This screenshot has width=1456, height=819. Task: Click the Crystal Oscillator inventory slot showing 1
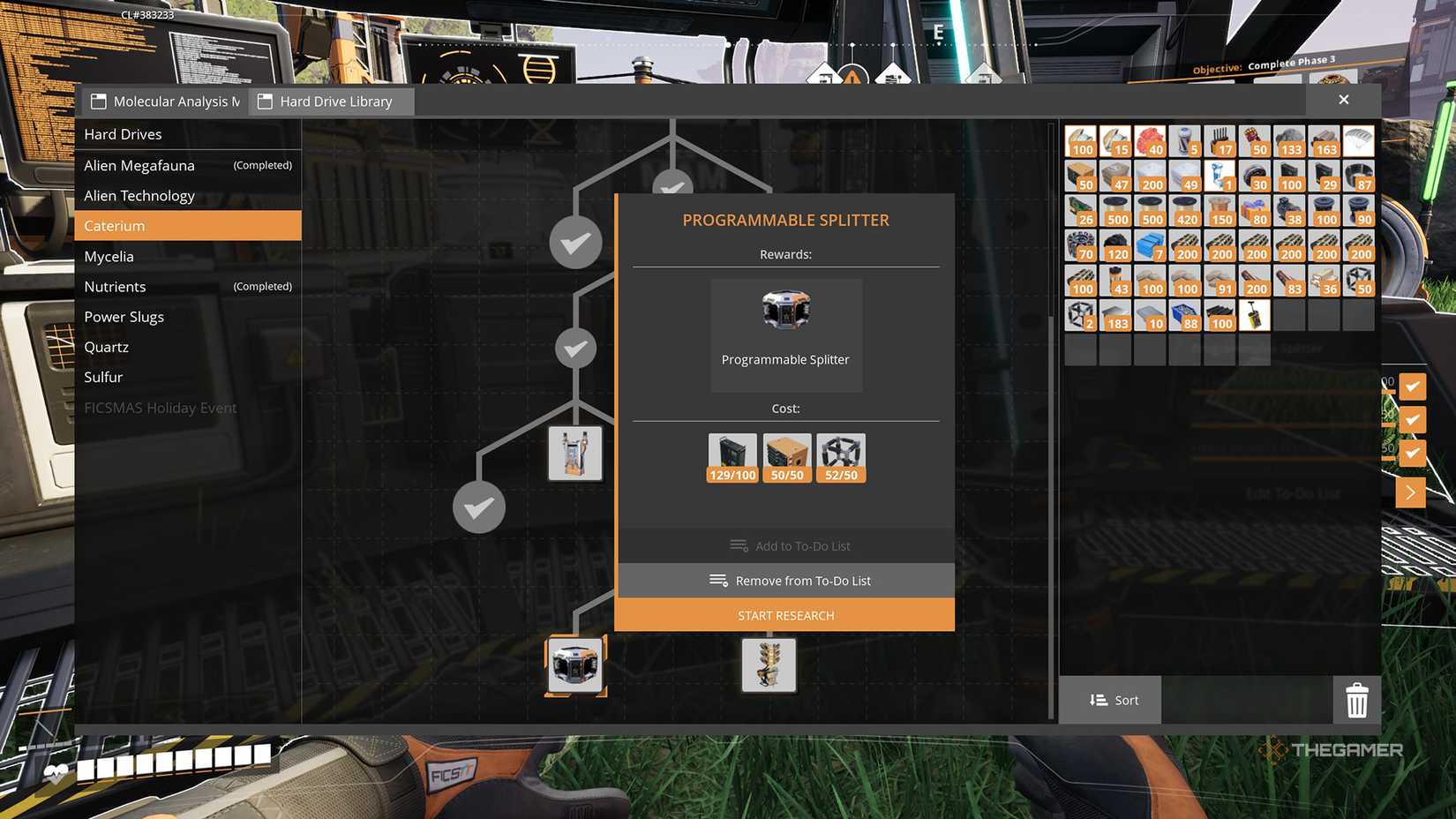[x=1220, y=177]
